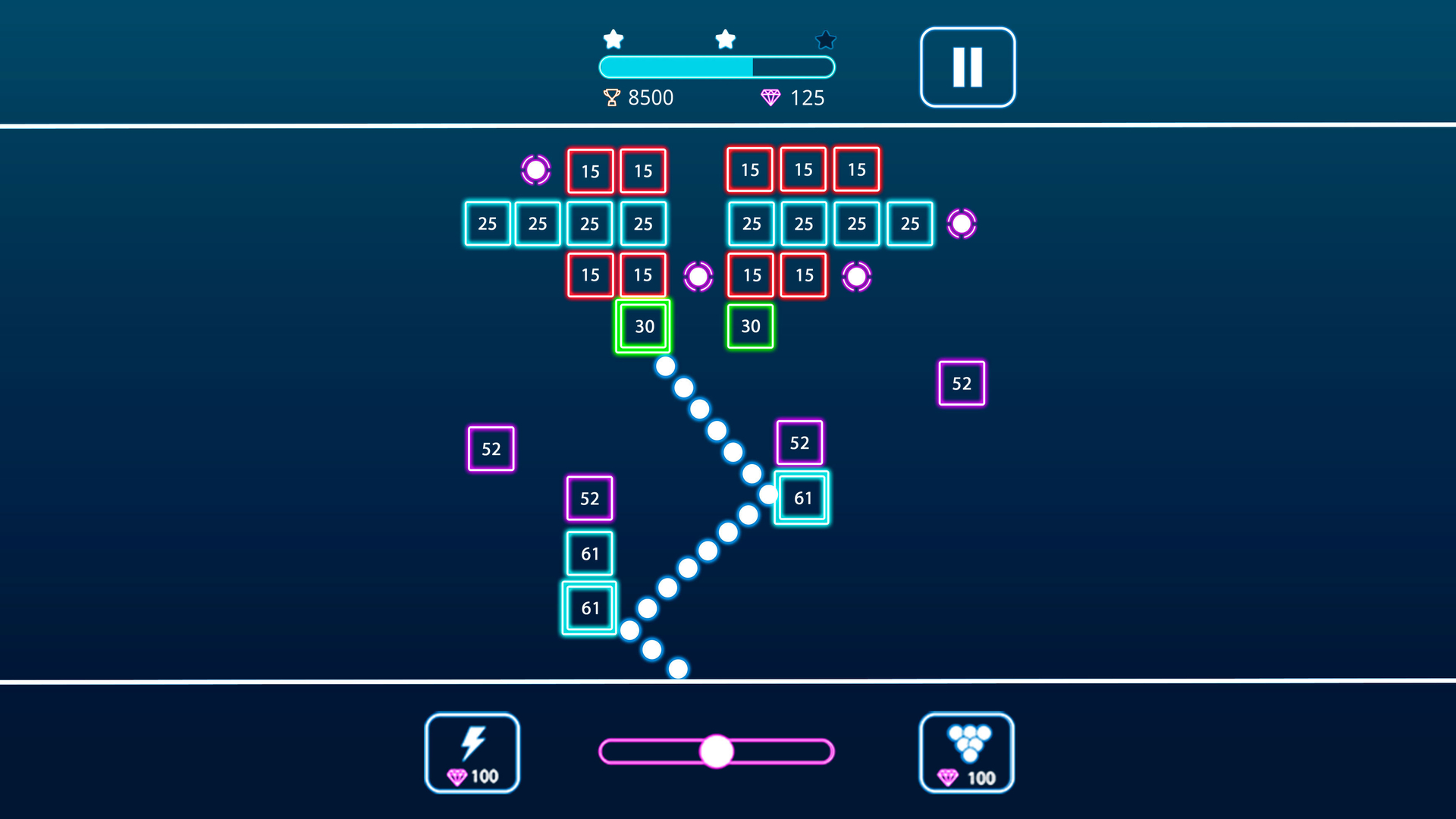
Task: Click the gem icon beside the multi-ball count
Action: click(x=949, y=777)
